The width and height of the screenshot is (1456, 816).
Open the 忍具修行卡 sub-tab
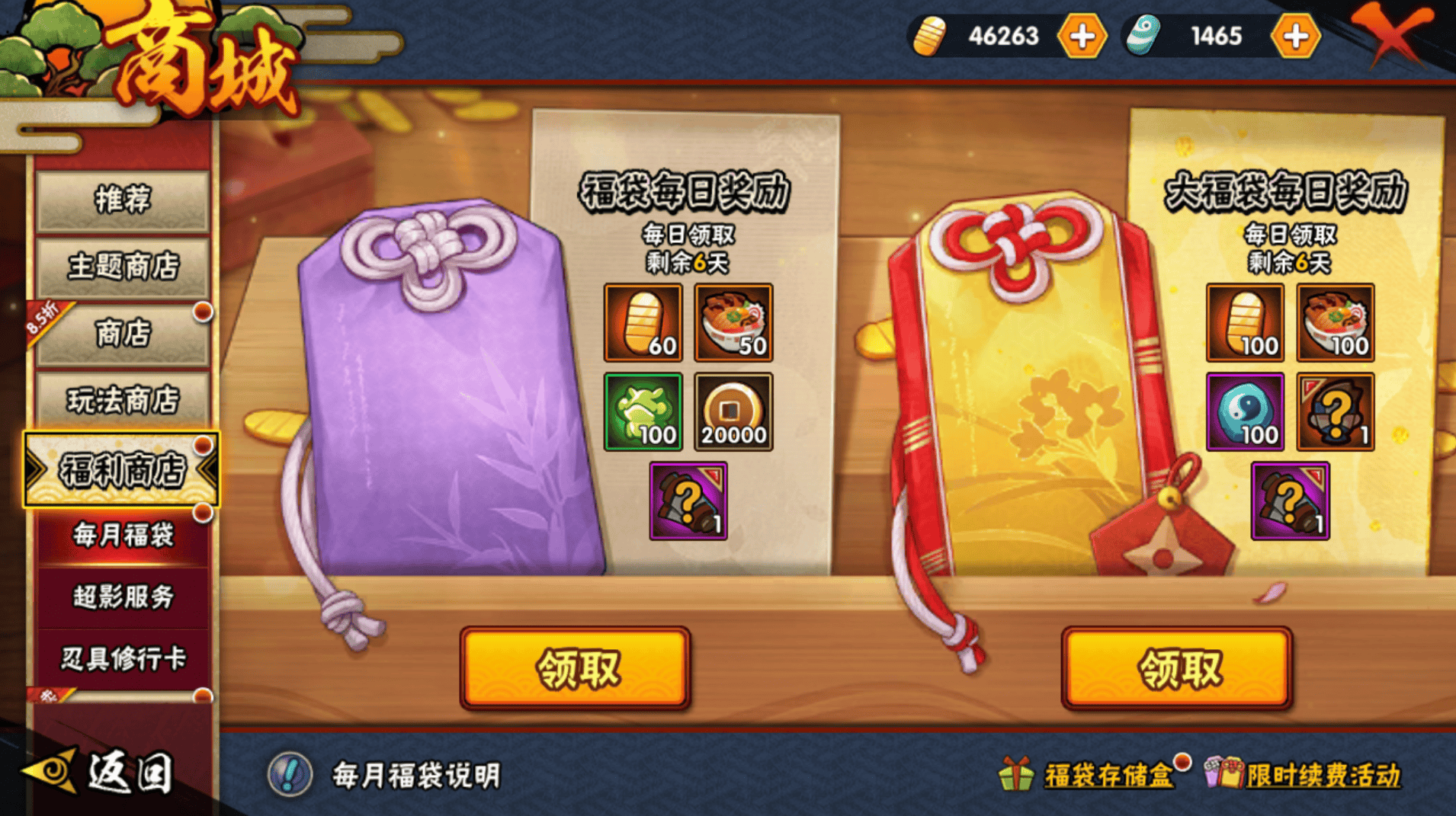click(x=122, y=659)
